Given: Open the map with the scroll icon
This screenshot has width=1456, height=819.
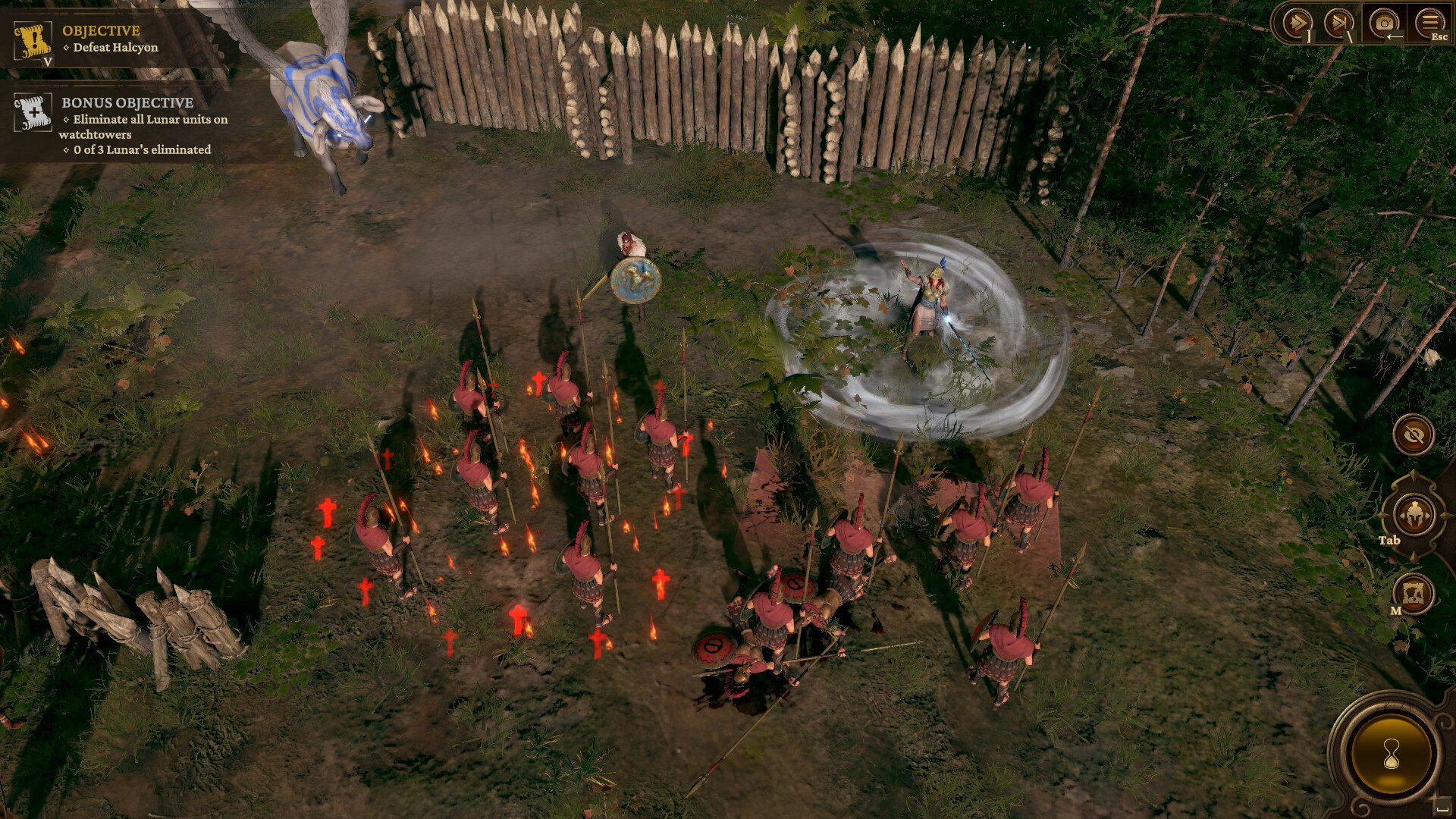Looking at the screenshot, I should pos(1414,594).
